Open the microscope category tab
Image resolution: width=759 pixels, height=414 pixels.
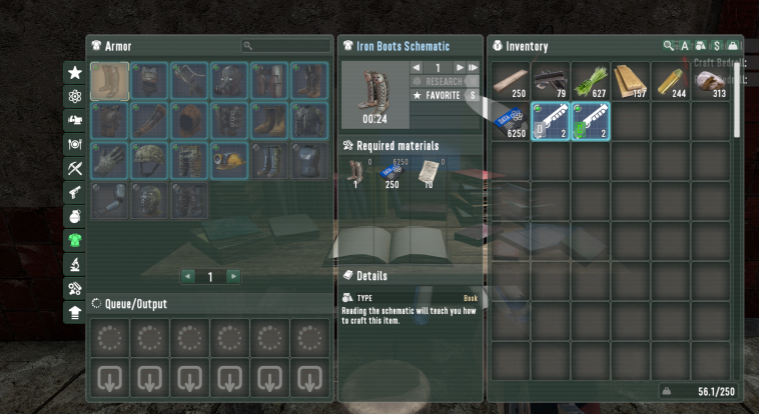pyautogui.click(x=75, y=265)
